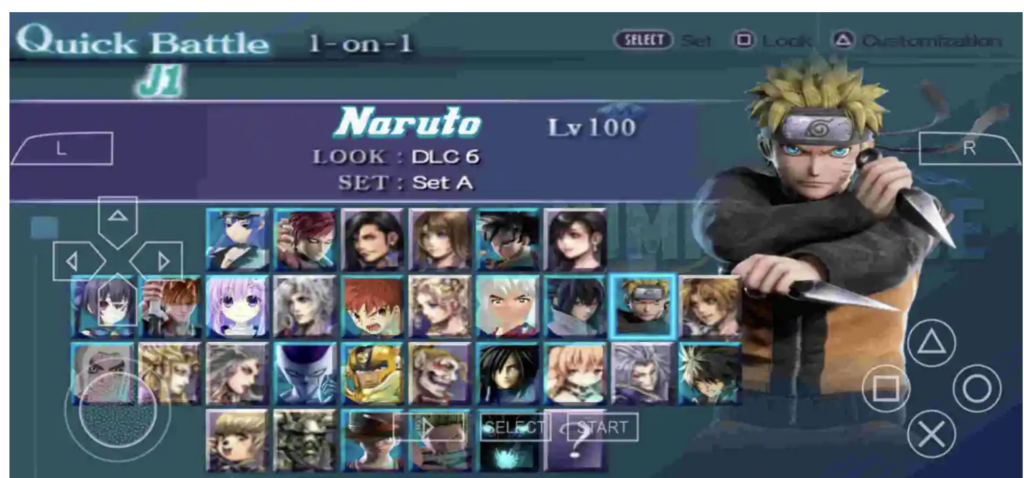
Task: Tap the emulator R shoulder button
Action: point(968,148)
